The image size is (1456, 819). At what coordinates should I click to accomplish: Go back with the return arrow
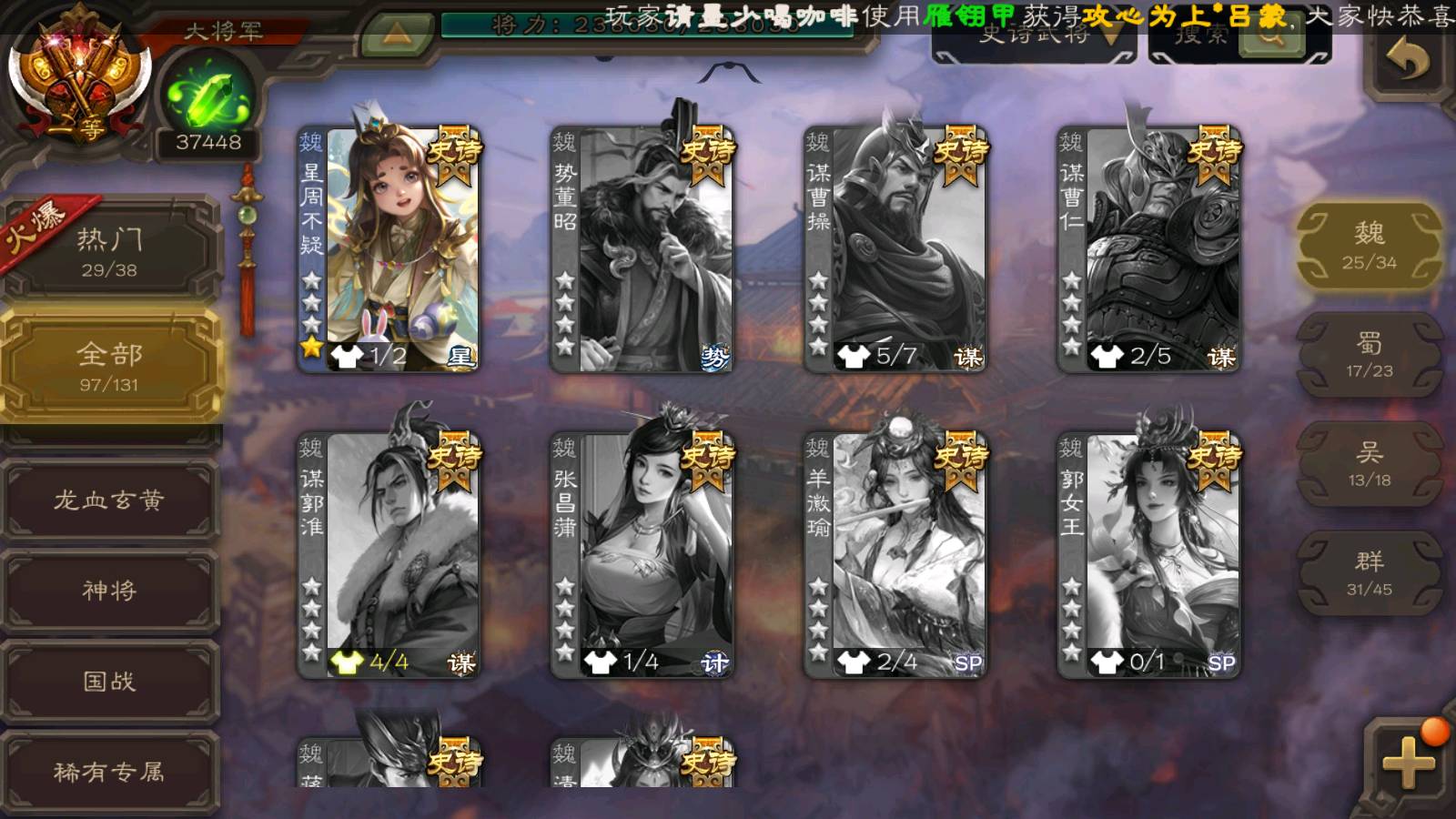(x=1407, y=62)
